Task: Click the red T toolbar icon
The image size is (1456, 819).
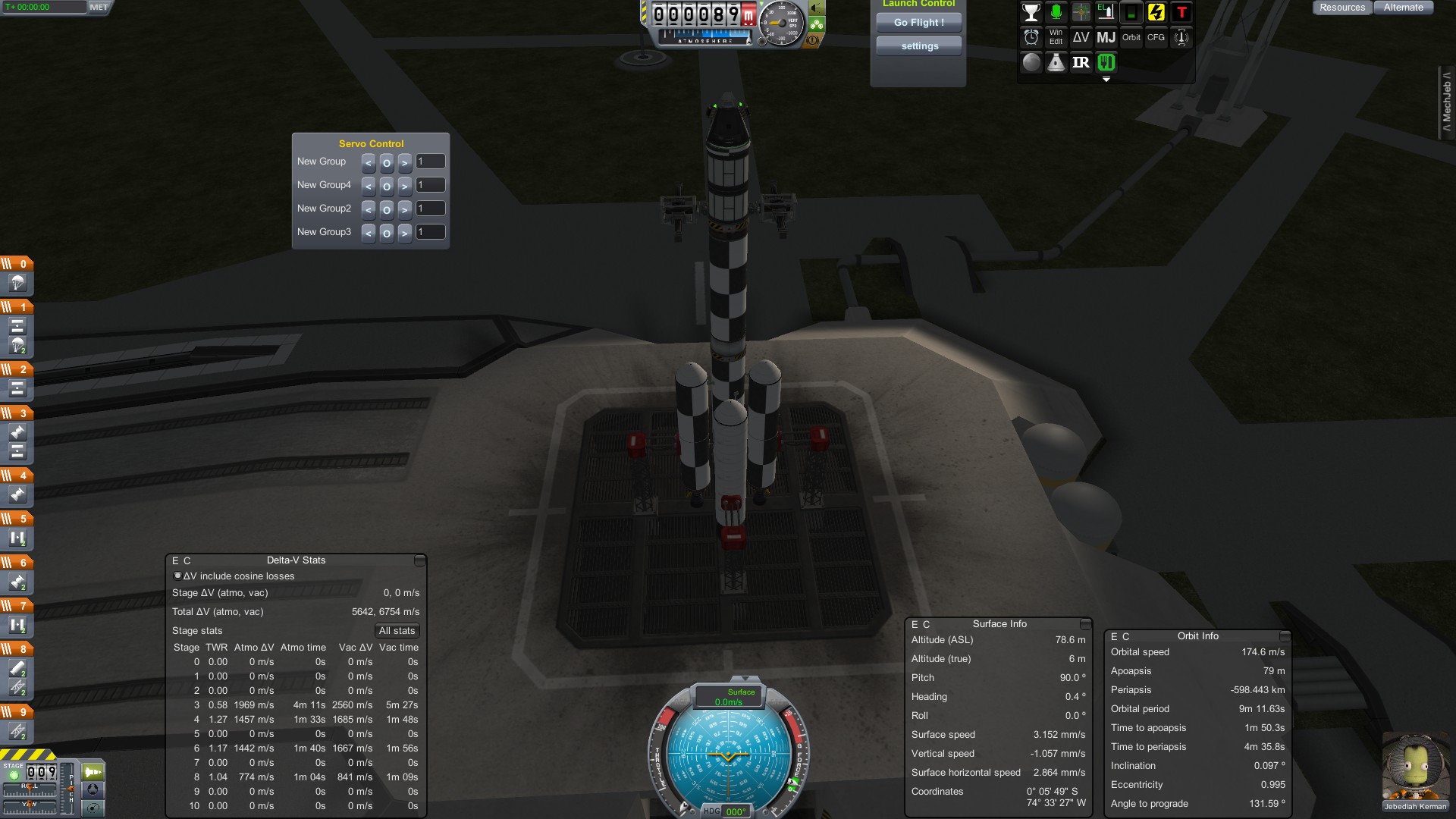Action: pos(1181,13)
